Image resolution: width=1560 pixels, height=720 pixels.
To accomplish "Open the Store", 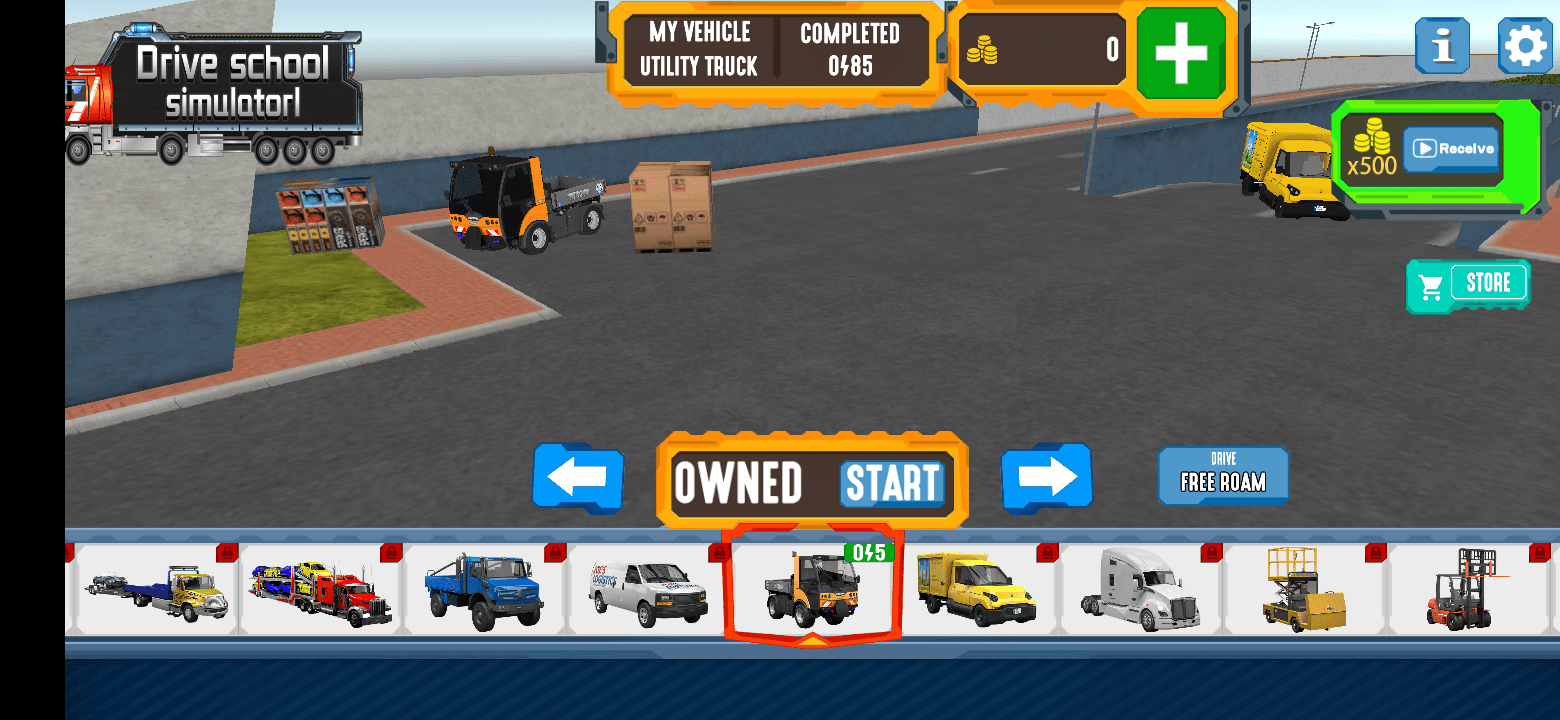I will 1468,285.
